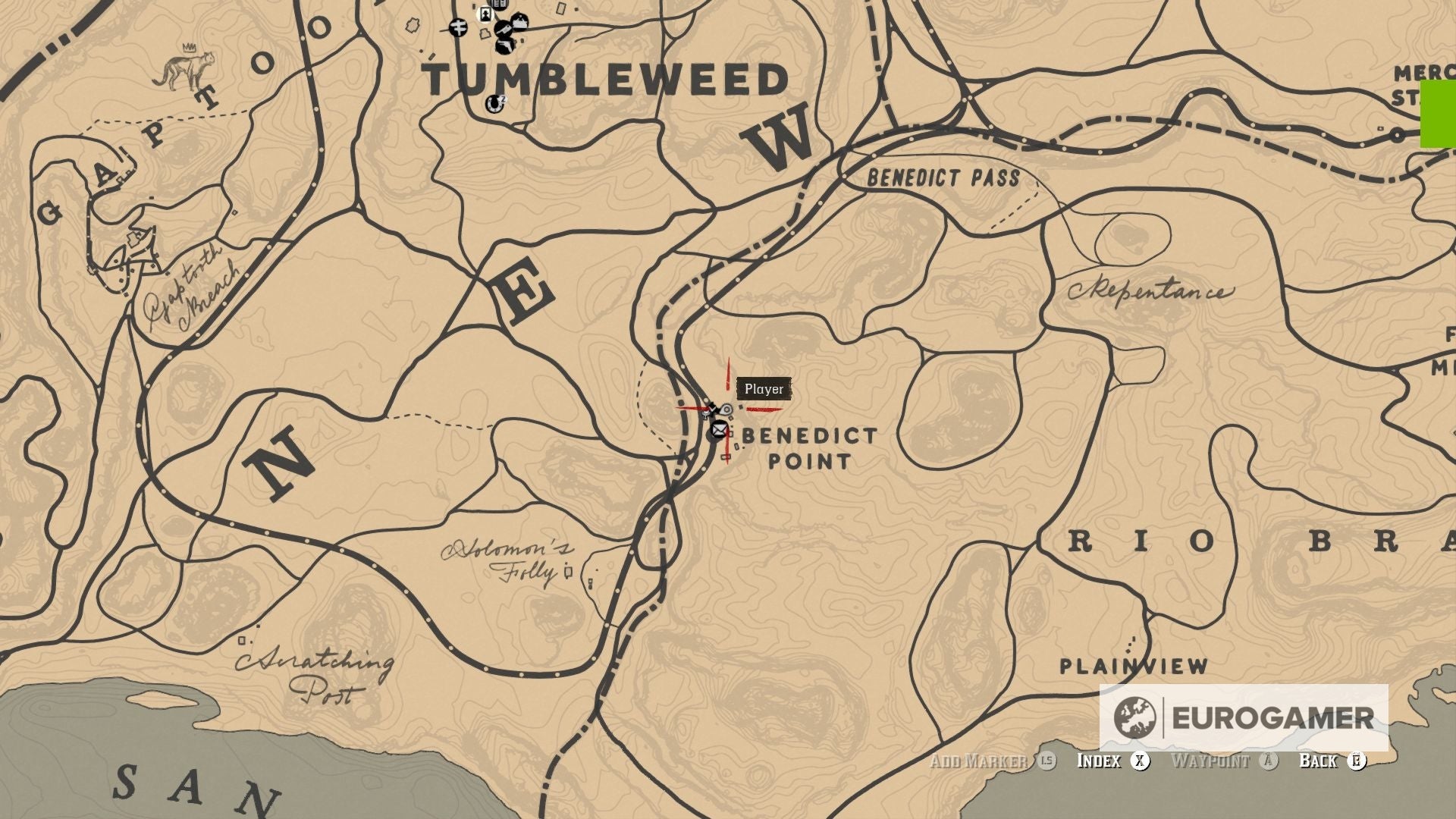Image resolution: width=1456 pixels, height=819 pixels.
Task: Click the Add Marker prompt
Action: click(x=978, y=761)
